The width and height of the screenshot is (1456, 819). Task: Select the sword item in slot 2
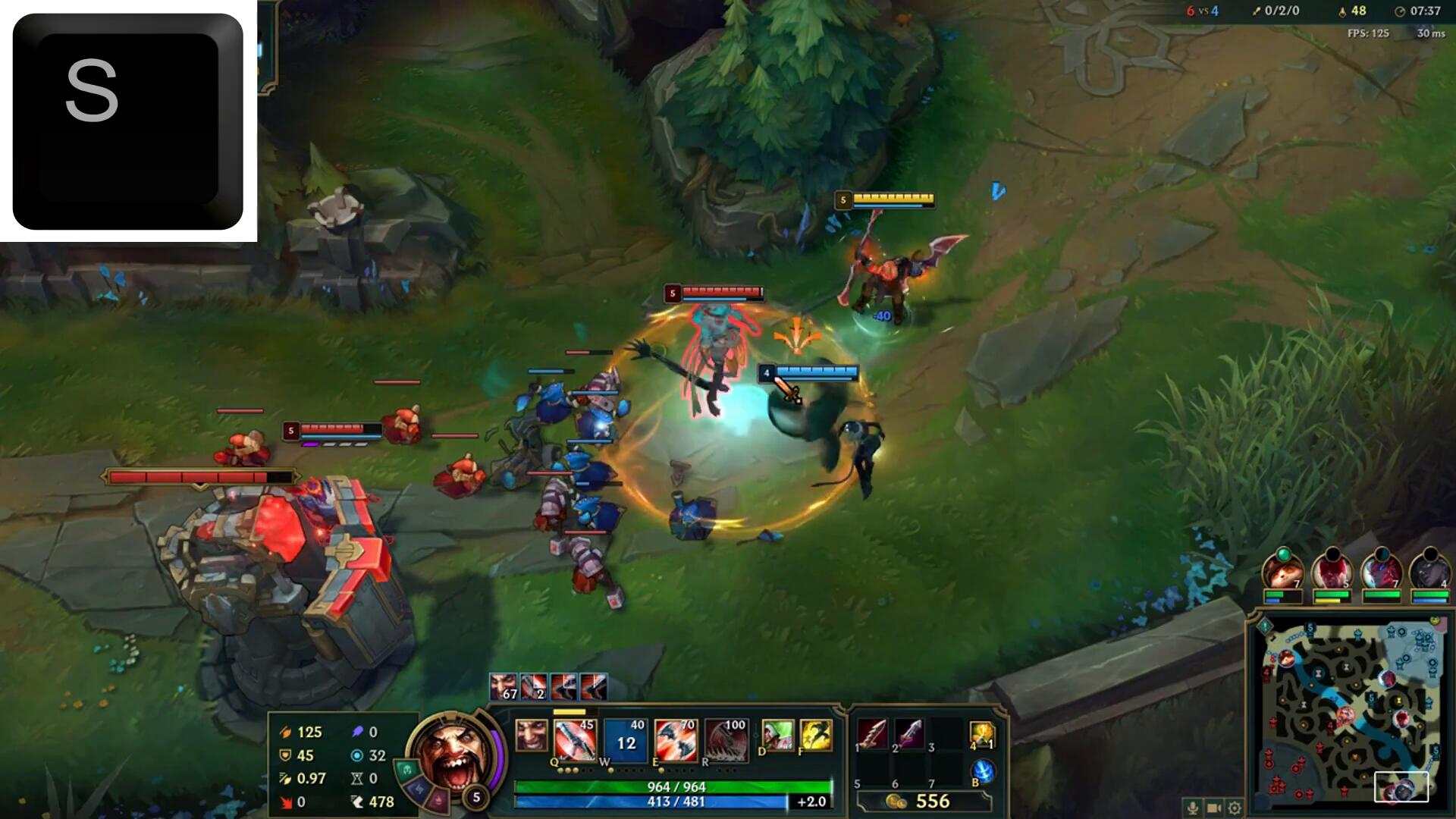[x=909, y=735]
